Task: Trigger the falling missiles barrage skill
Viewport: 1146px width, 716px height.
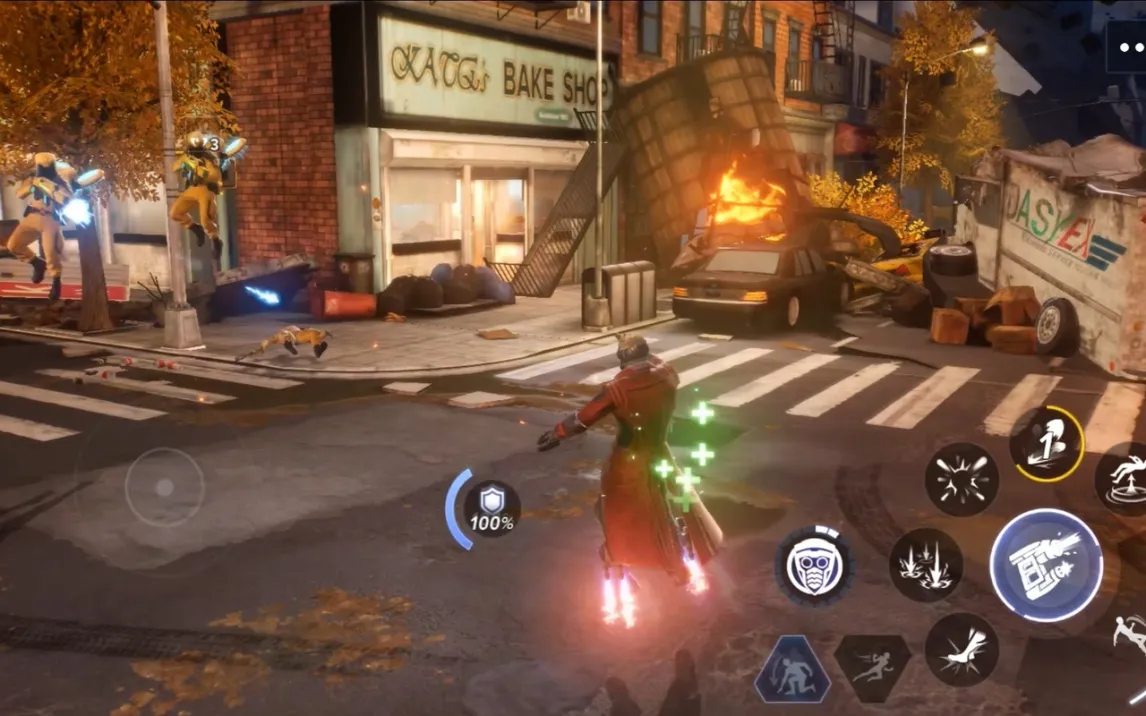Action: click(926, 565)
